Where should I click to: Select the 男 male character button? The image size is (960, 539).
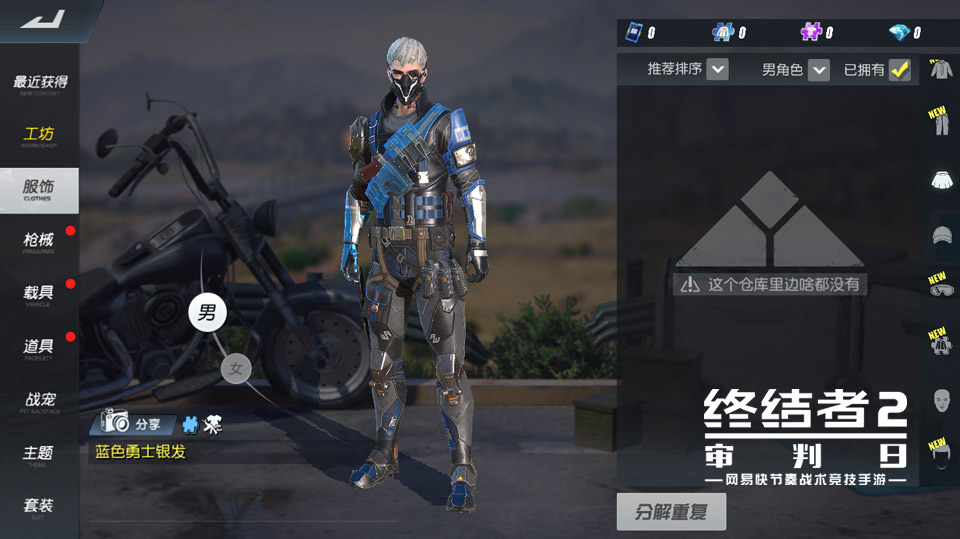click(207, 312)
